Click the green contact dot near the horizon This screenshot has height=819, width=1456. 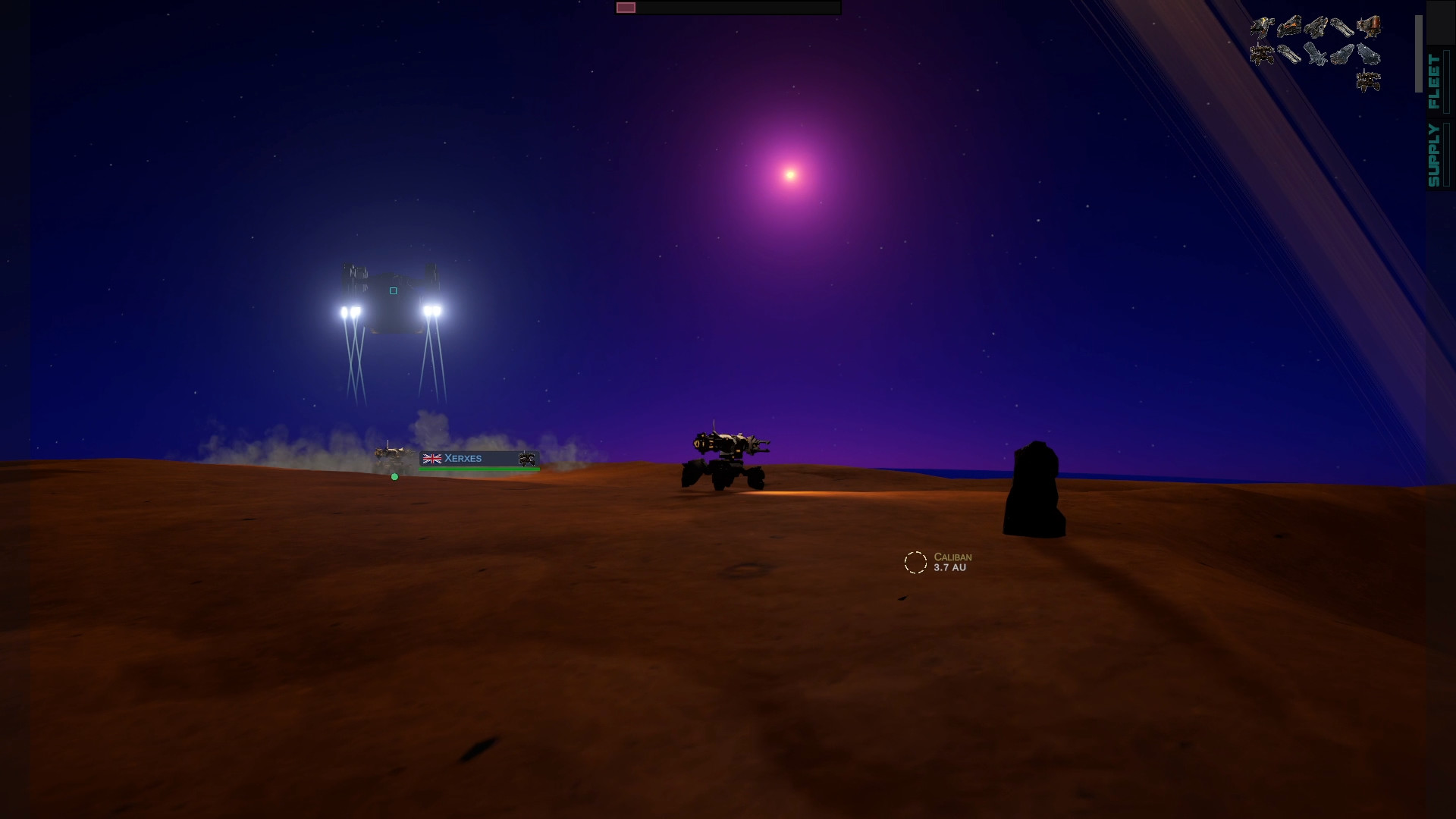pyautogui.click(x=394, y=477)
